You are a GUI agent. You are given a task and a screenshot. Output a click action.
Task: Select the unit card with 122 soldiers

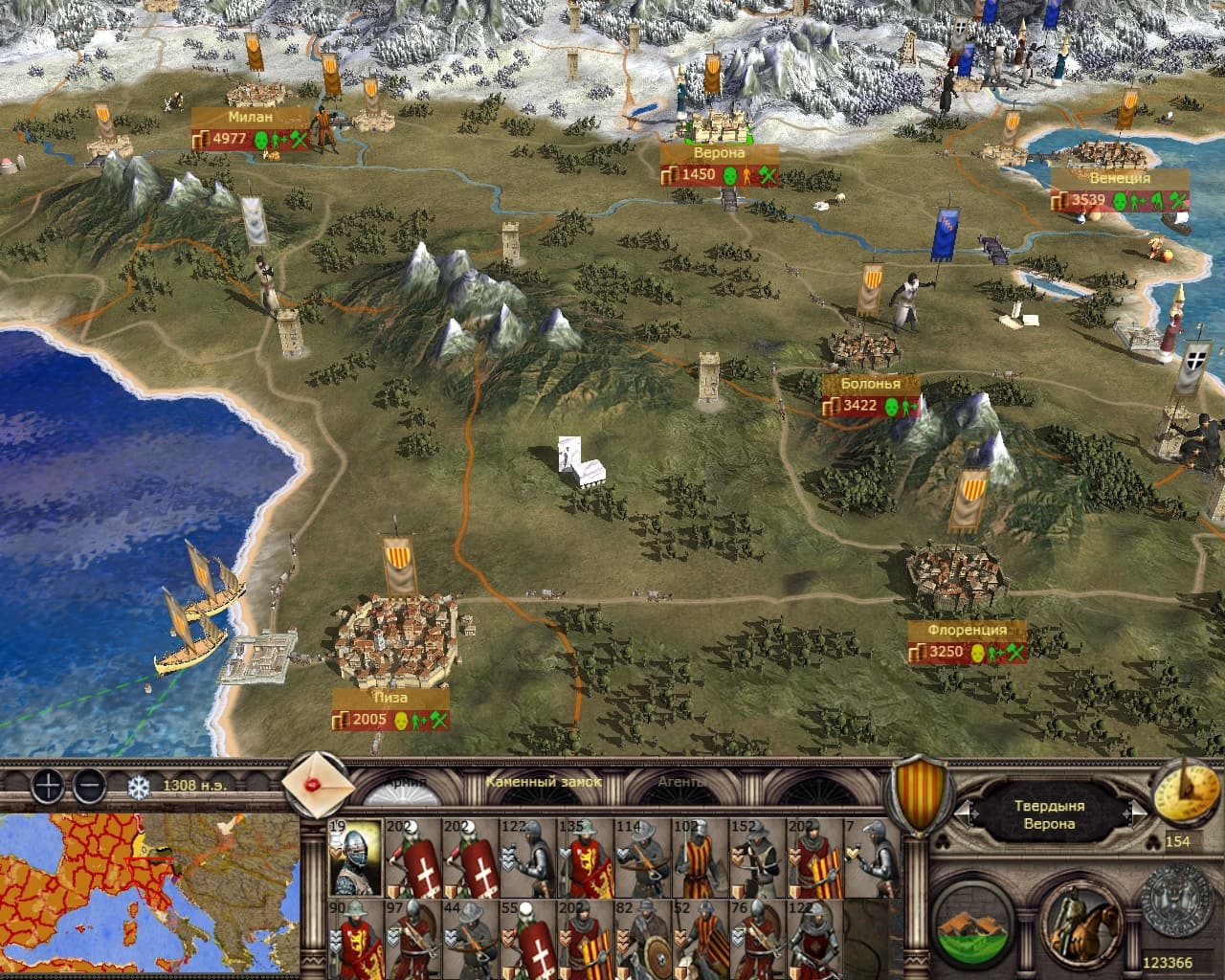[x=527, y=857]
